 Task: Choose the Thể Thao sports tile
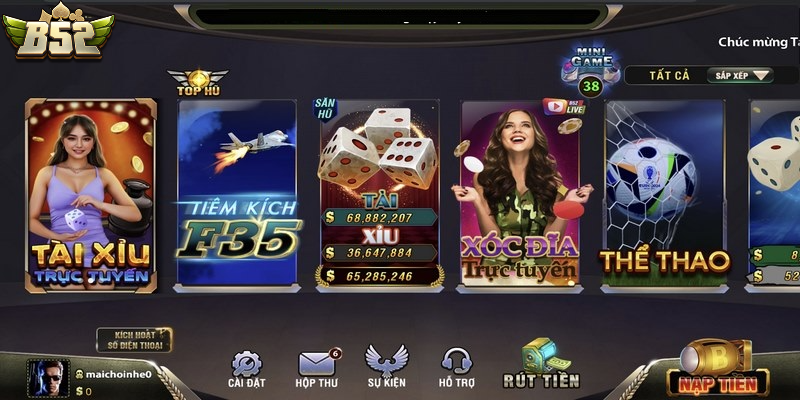(664, 195)
